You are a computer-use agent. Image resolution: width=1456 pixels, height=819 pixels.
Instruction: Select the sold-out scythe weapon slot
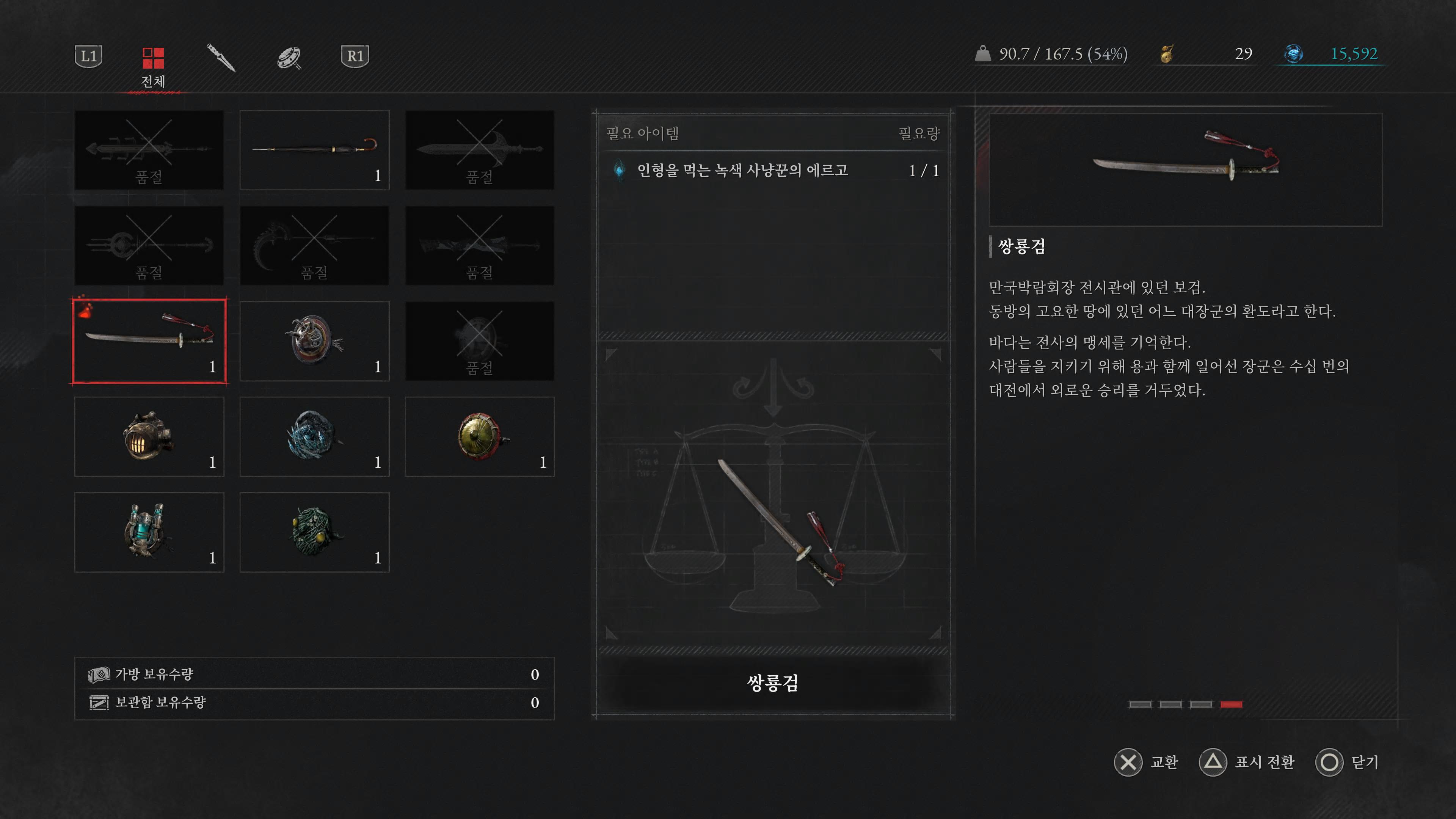(314, 245)
